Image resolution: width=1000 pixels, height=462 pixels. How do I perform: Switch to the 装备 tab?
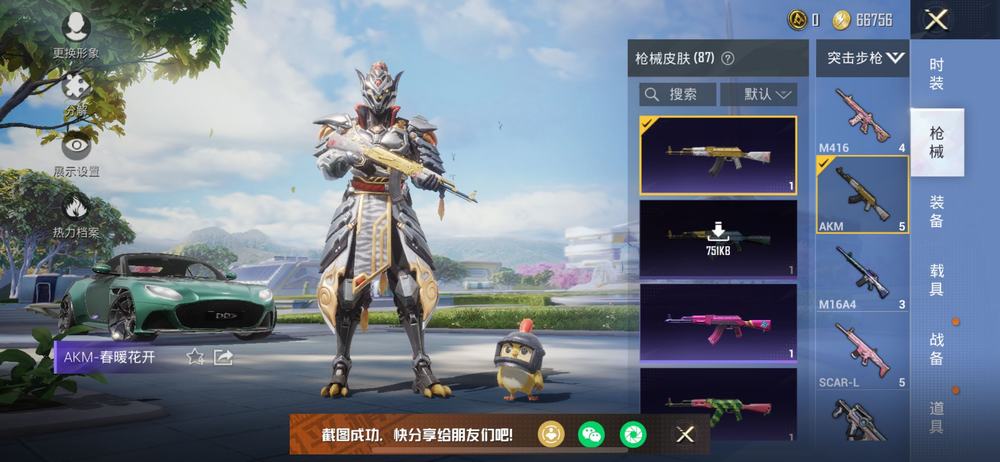[937, 211]
